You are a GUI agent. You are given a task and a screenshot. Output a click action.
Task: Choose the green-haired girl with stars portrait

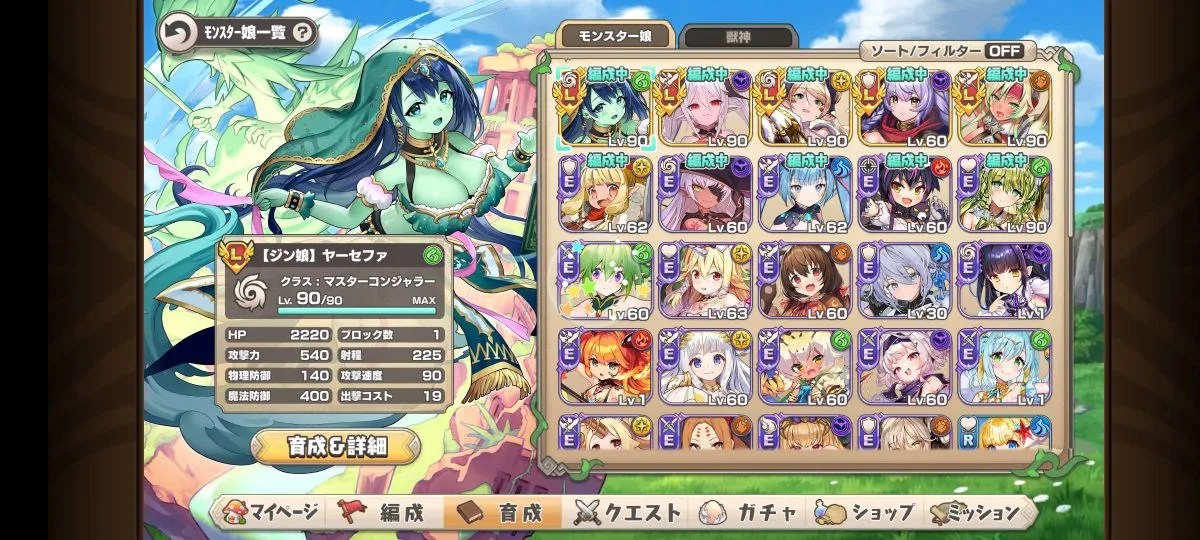[x=605, y=281]
